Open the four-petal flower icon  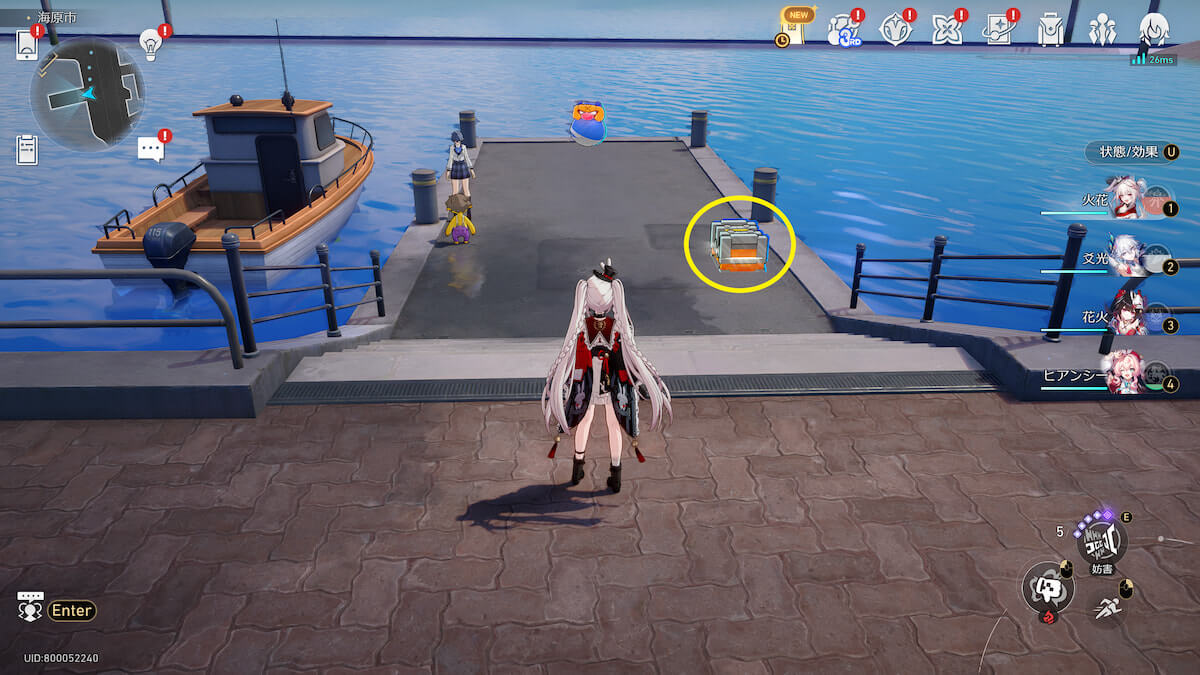[946, 30]
